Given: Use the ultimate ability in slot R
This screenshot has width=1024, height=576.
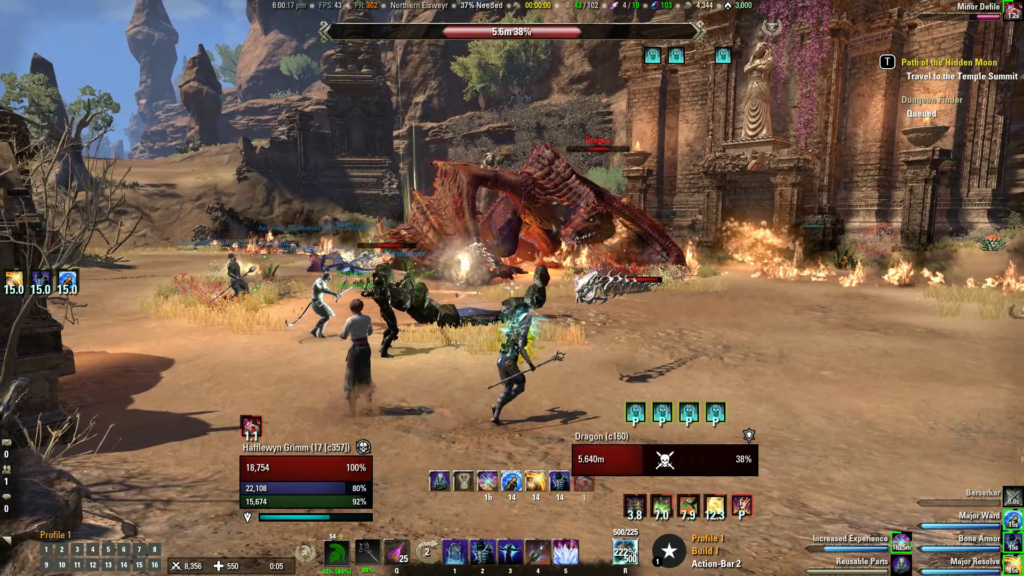Looking at the screenshot, I should (625, 551).
